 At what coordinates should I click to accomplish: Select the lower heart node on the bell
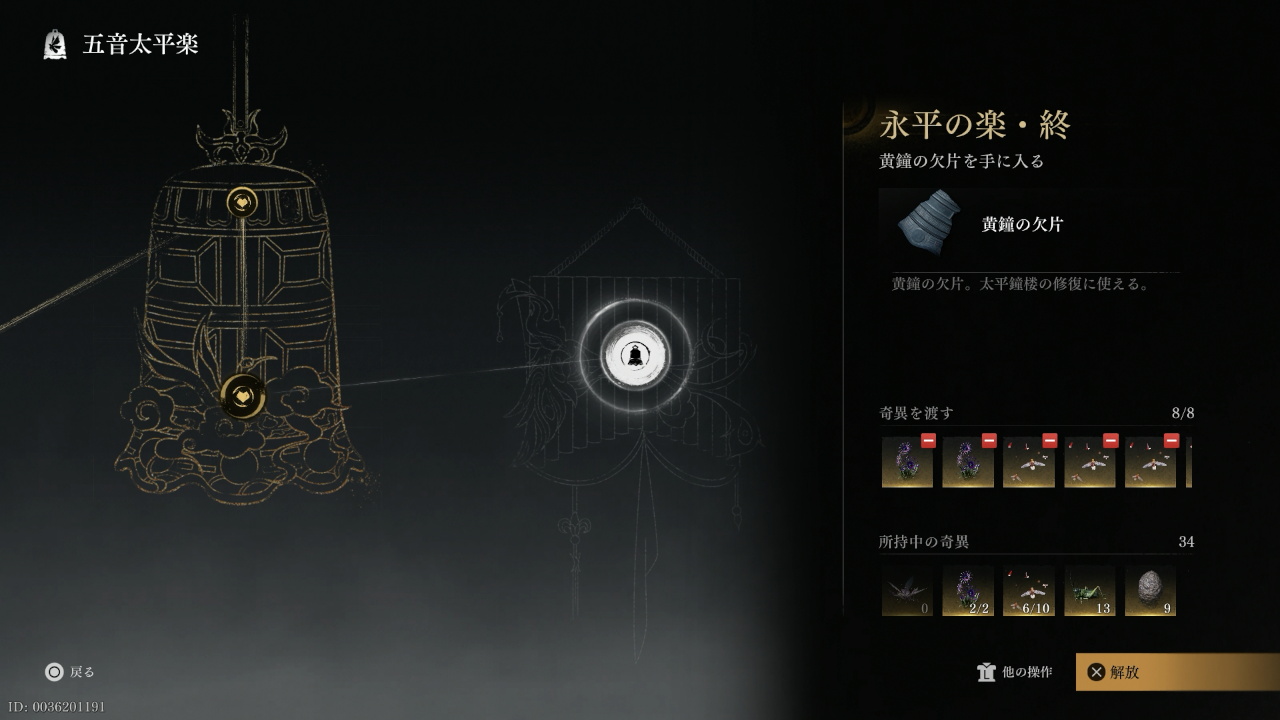[242, 396]
